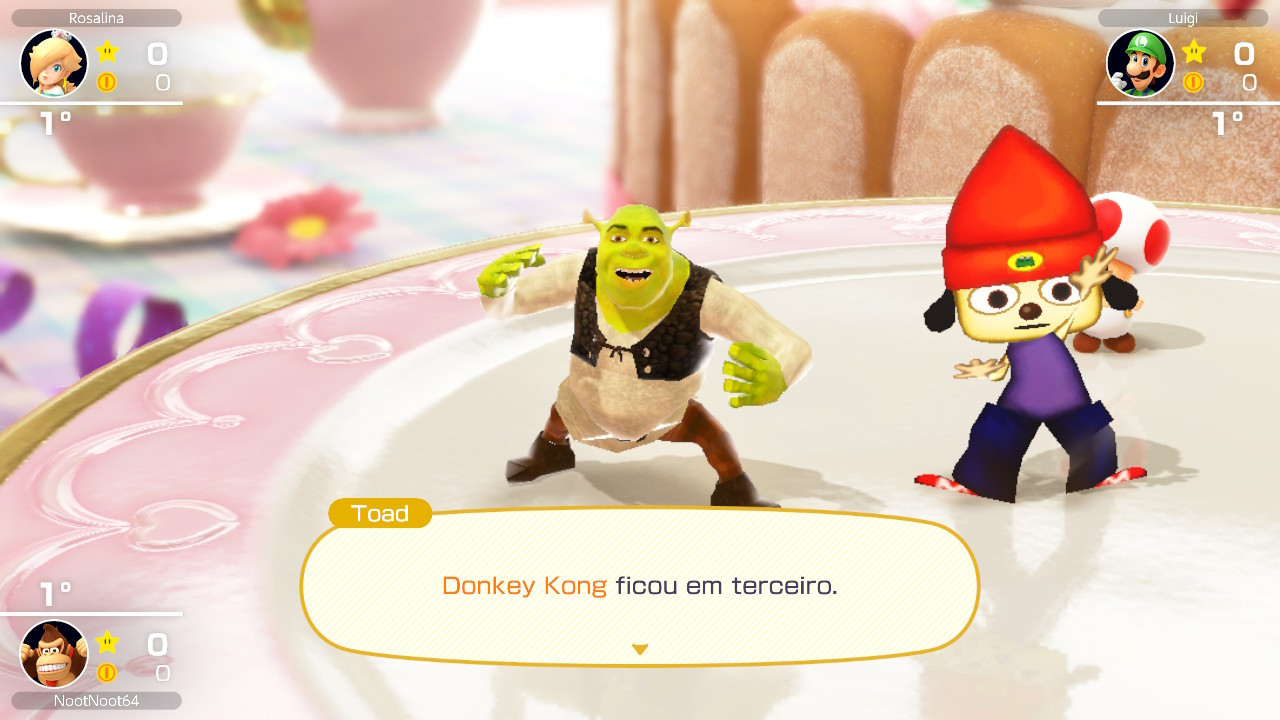Click Luigi's character portrait icon
This screenshot has width=1280, height=720.
tap(1141, 63)
